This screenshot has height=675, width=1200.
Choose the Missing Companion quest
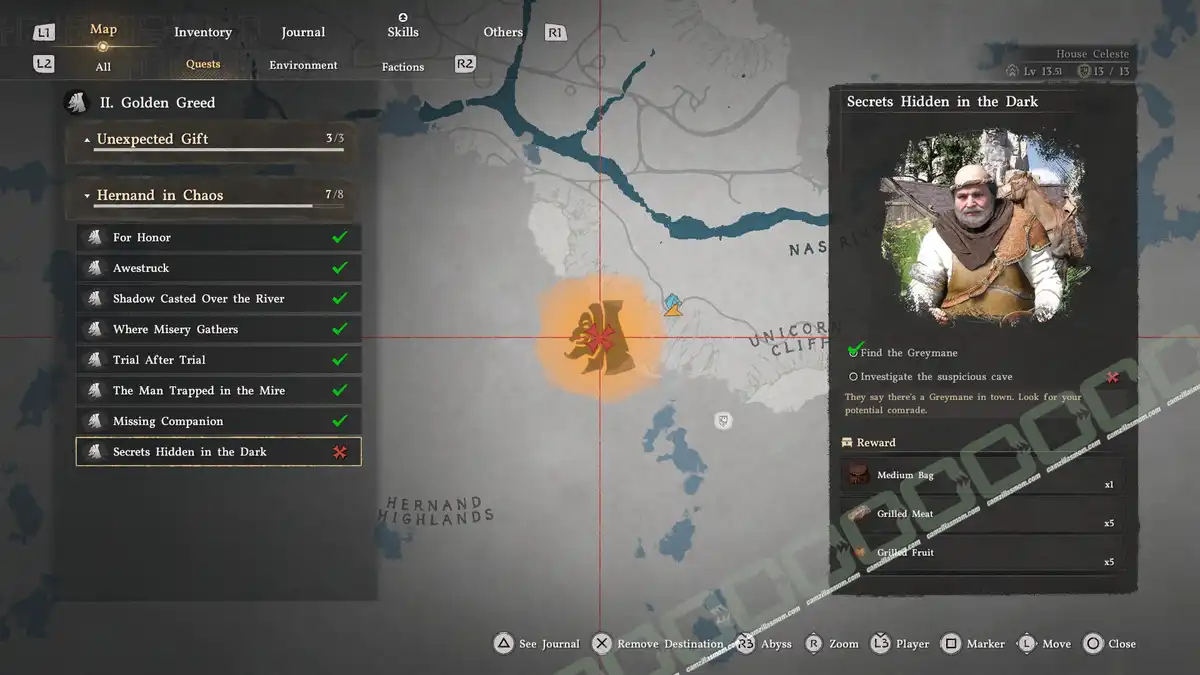218,421
